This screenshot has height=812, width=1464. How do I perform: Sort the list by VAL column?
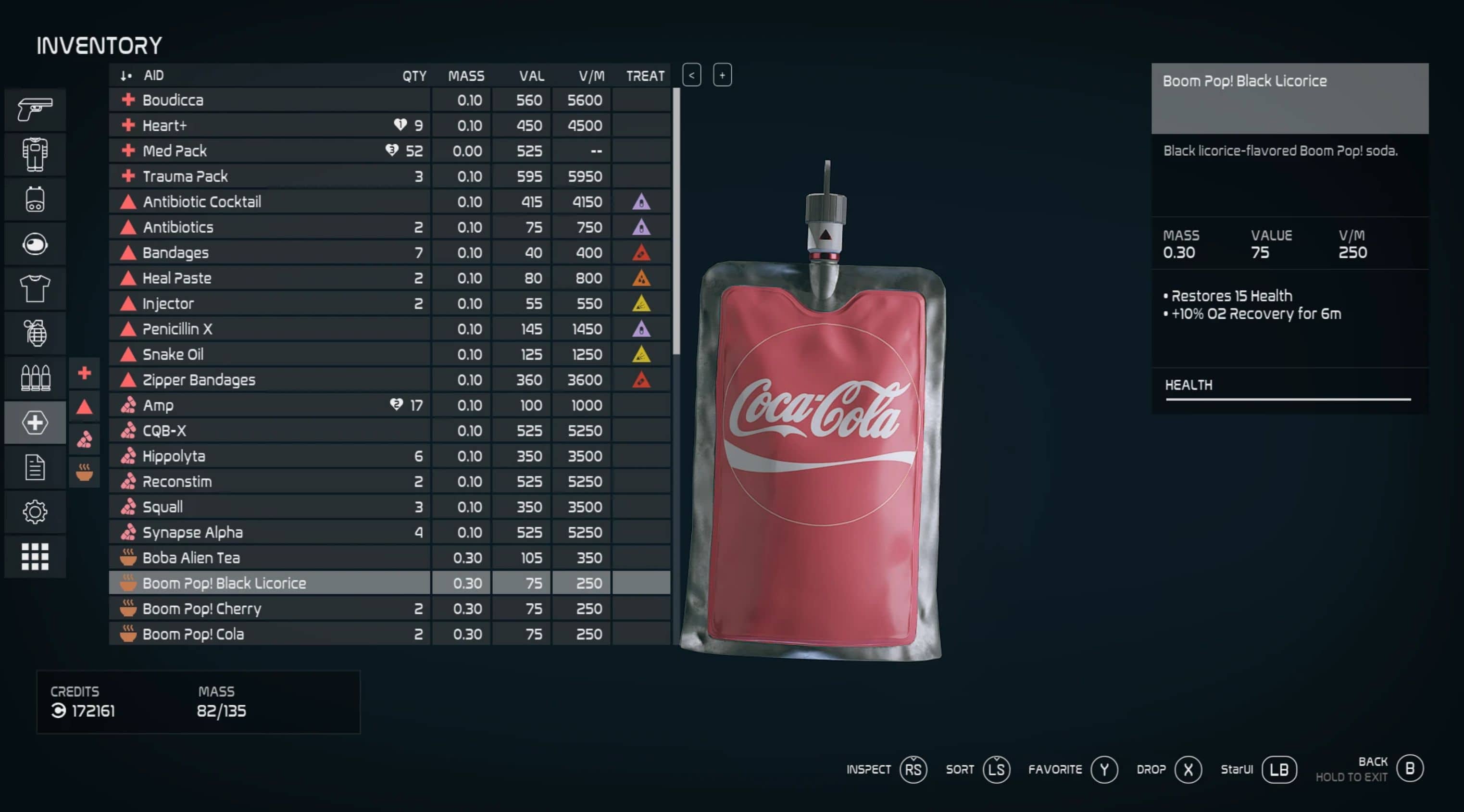531,75
